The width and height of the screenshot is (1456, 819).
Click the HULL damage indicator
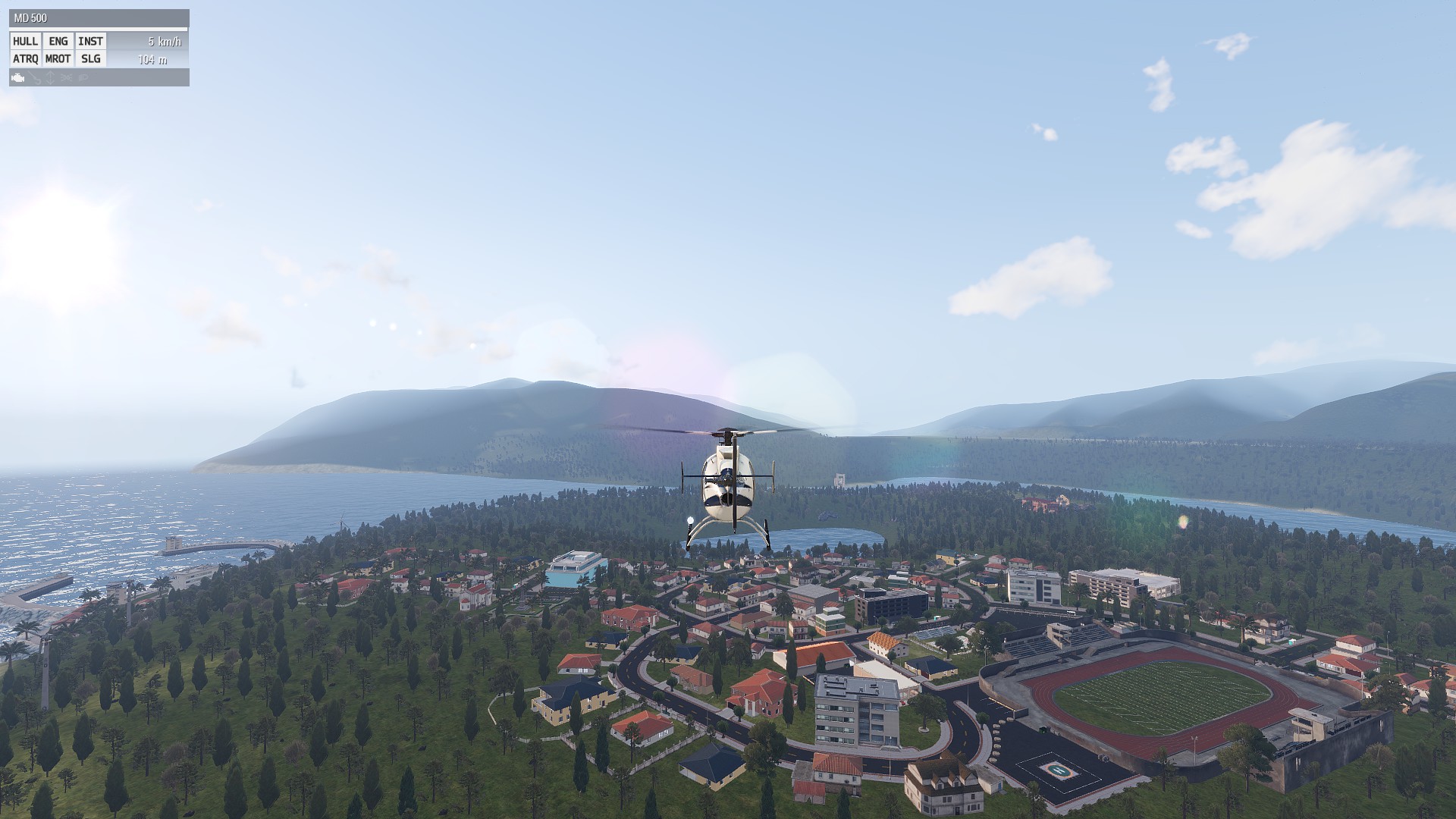pyautogui.click(x=26, y=42)
